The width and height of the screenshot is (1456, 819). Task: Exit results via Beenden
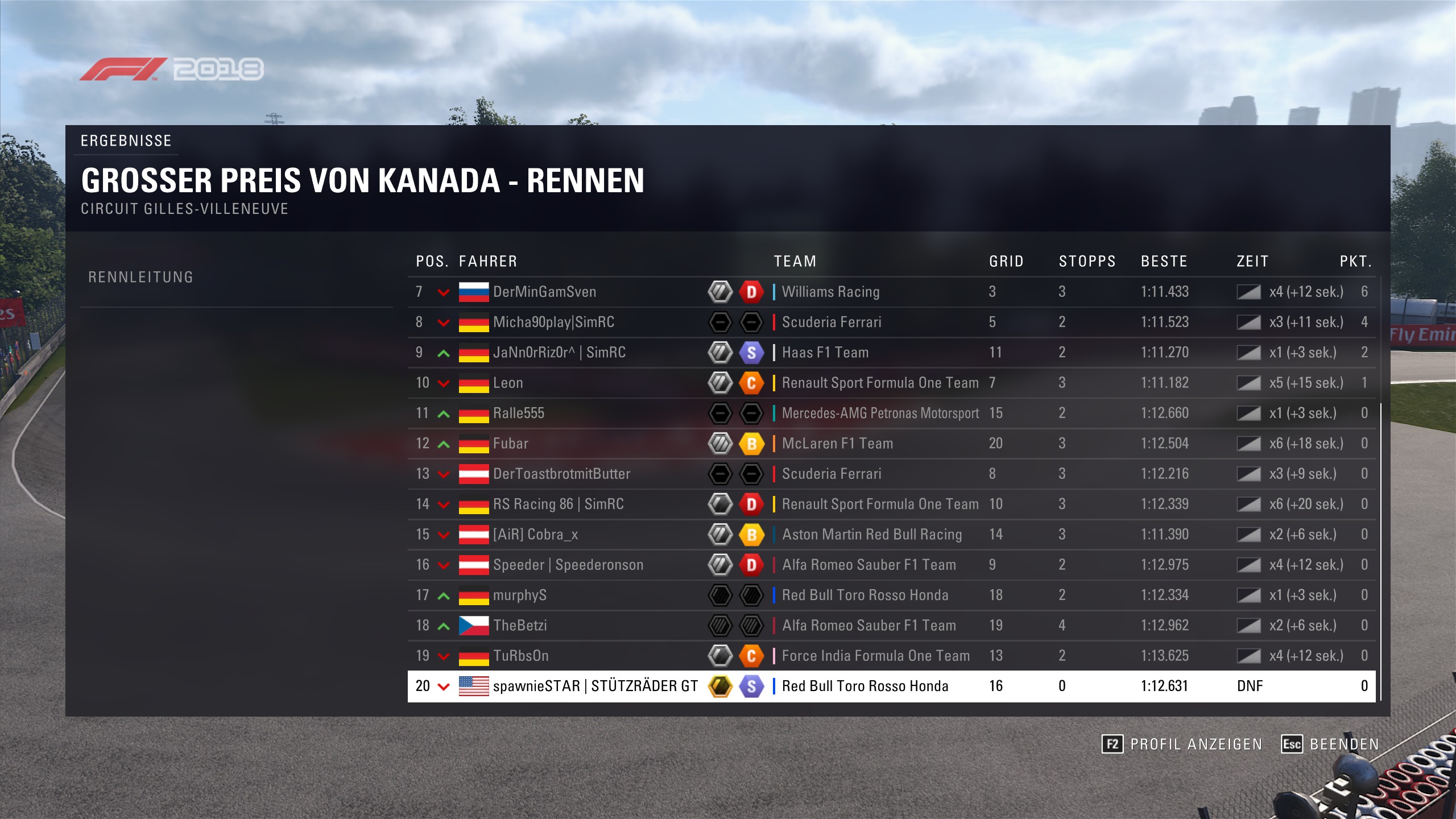click(x=1330, y=744)
